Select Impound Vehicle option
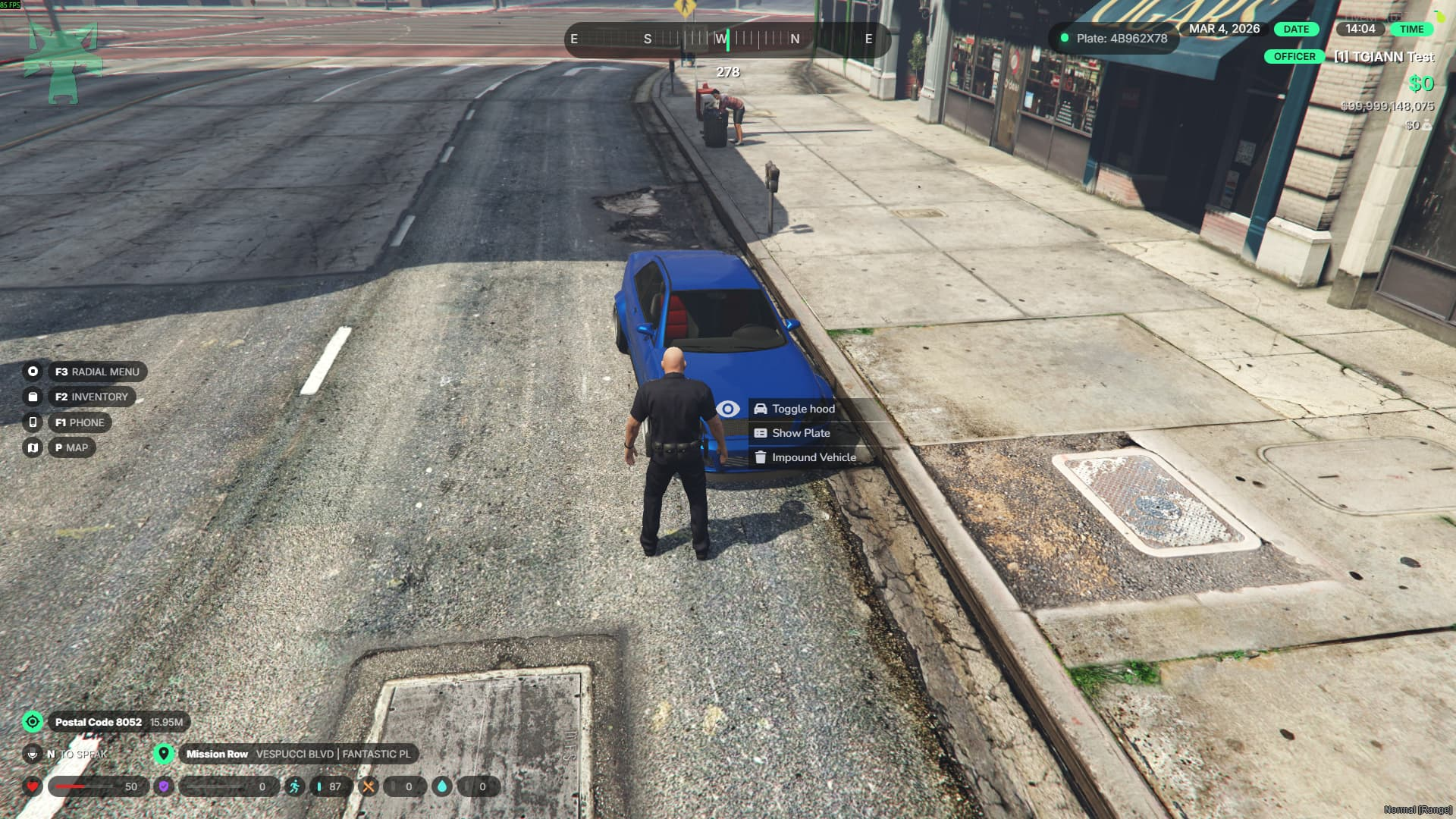Image resolution: width=1456 pixels, height=819 pixels. click(813, 457)
